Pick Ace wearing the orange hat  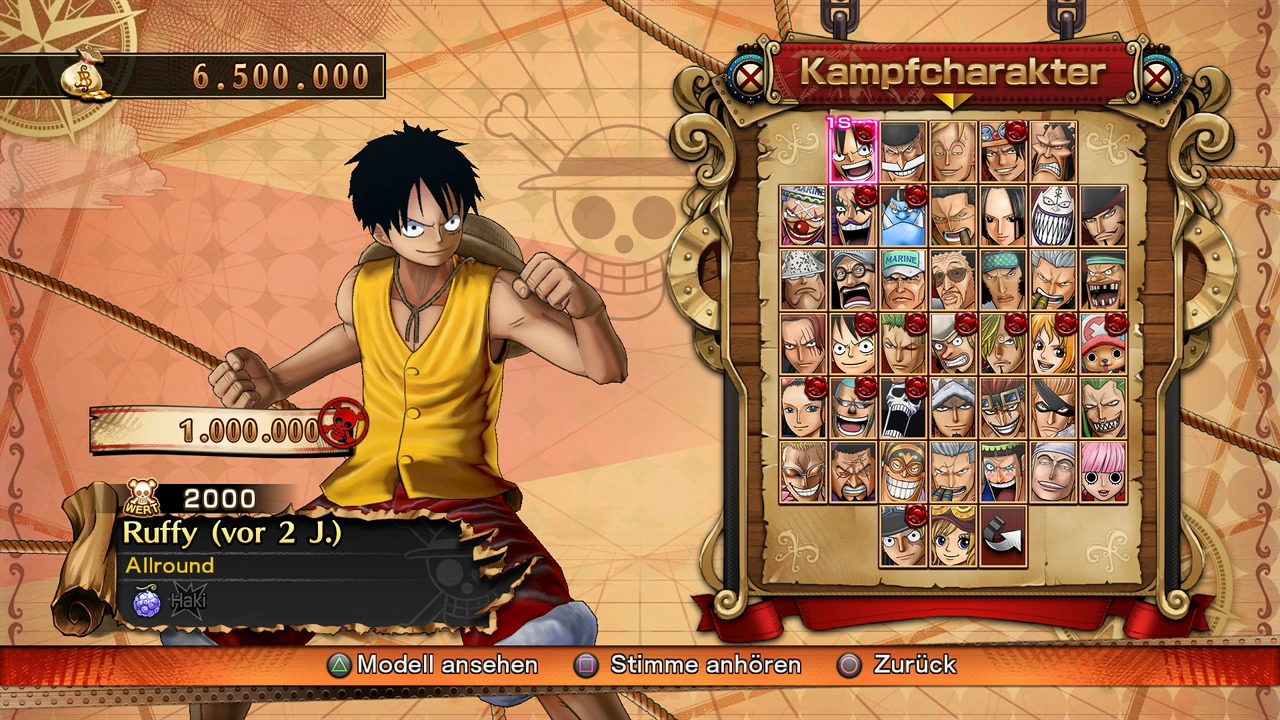(x=1003, y=153)
